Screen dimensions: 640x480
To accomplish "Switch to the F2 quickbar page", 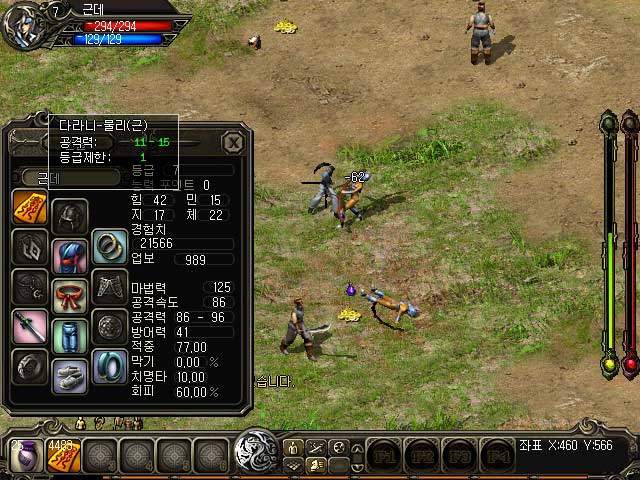I will (423, 456).
